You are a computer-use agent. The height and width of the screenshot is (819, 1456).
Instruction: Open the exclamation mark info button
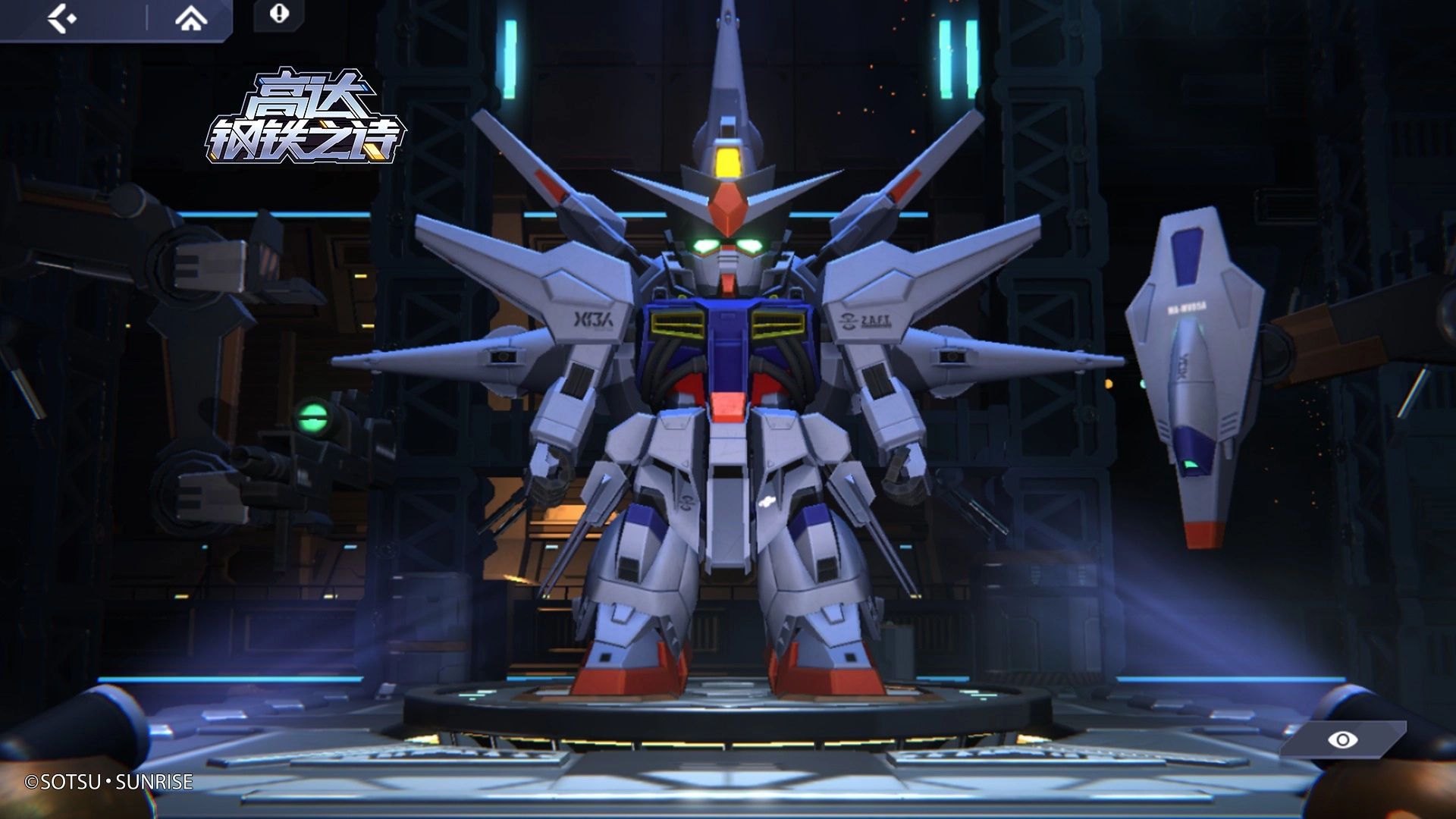coord(279,14)
